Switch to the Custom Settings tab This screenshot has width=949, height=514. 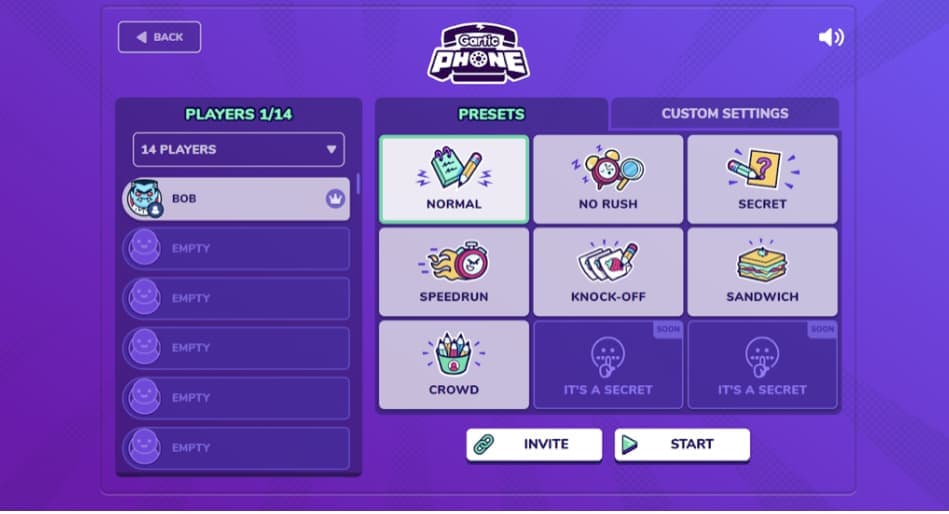point(724,114)
